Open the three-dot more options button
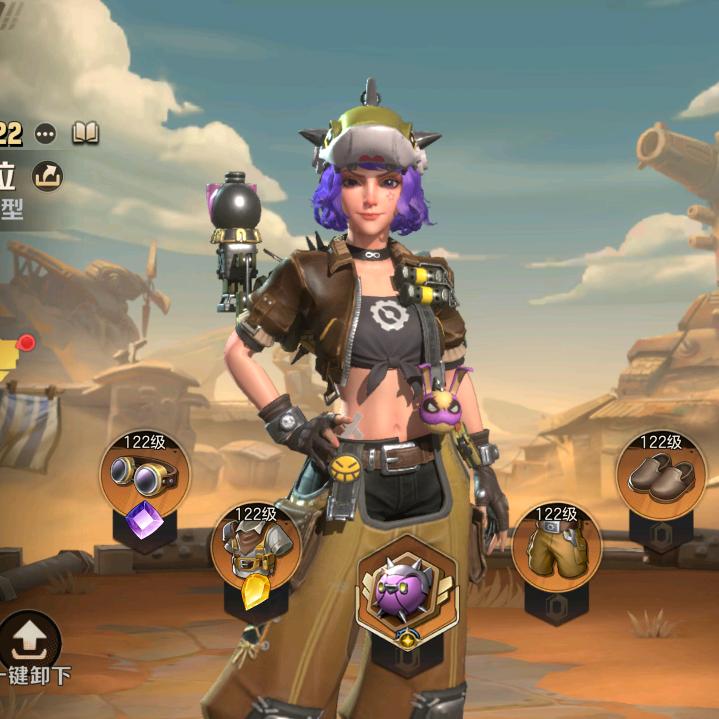 click(x=46, y=133)
